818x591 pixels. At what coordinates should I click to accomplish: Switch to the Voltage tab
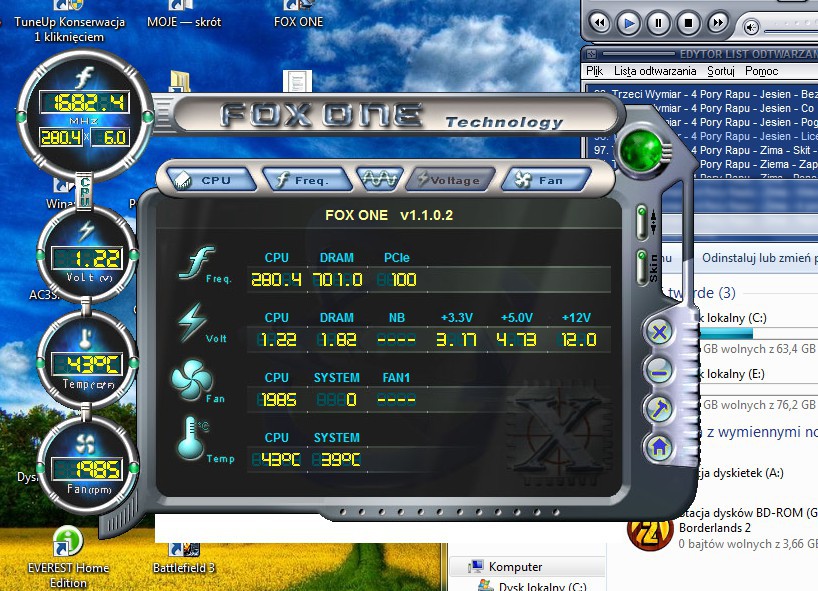(x=449, y=180)
